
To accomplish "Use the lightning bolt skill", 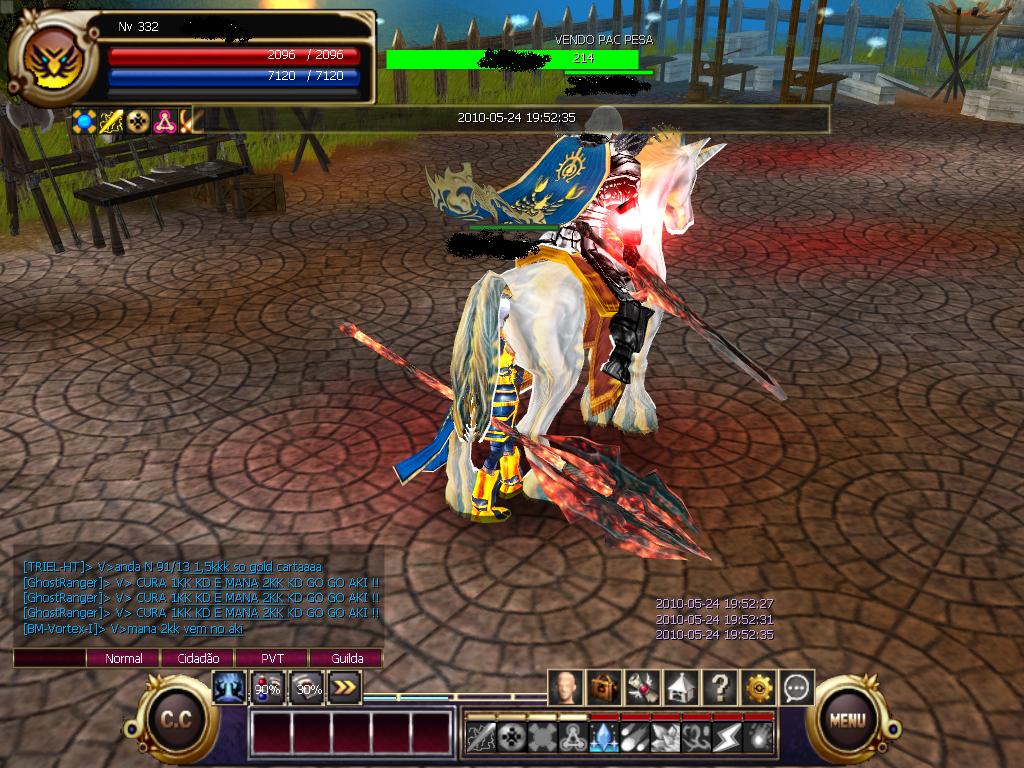I will 727,737.
